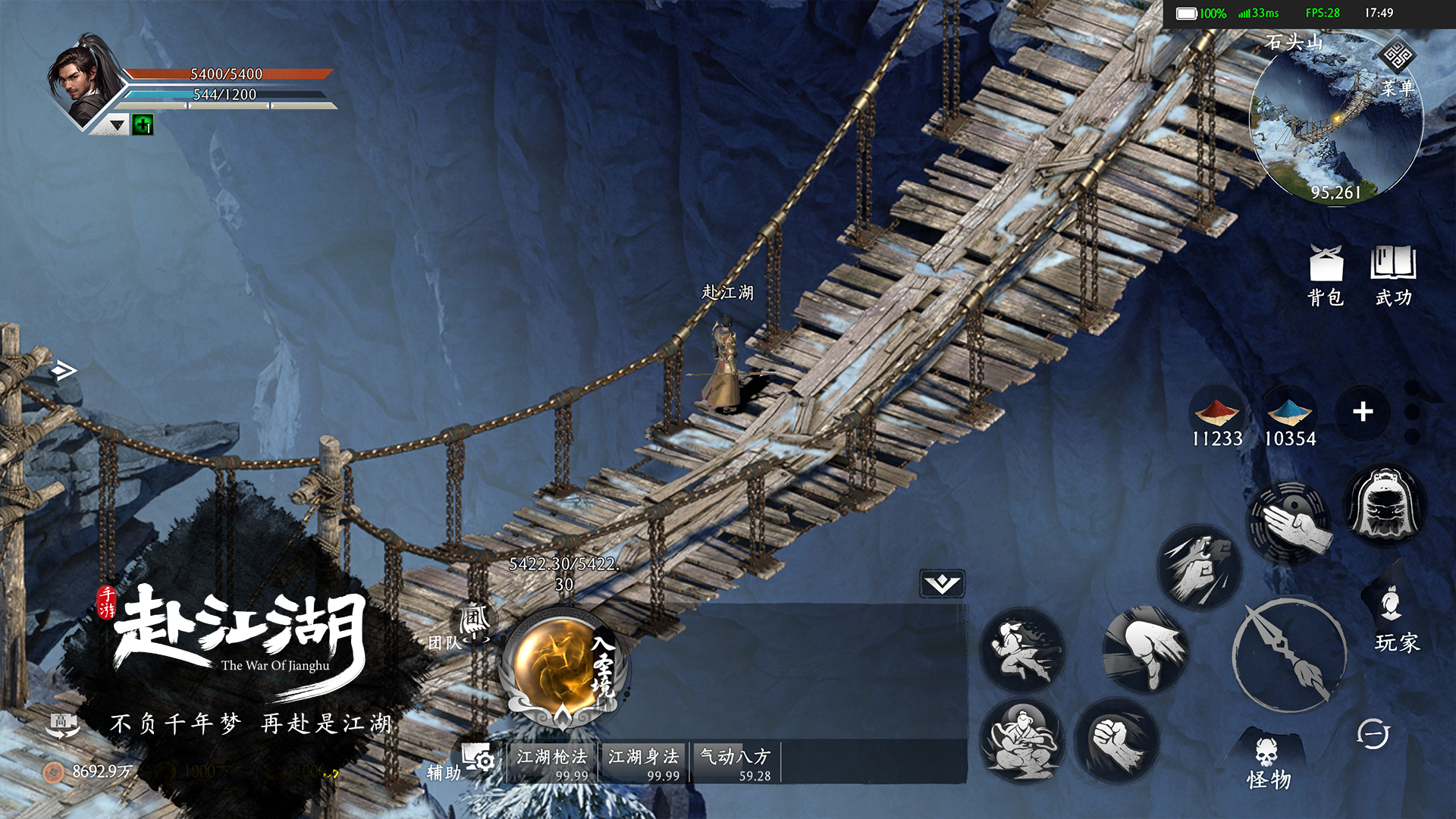
Task: Open the 背包 backpack
Action: tap(1326, 276)
